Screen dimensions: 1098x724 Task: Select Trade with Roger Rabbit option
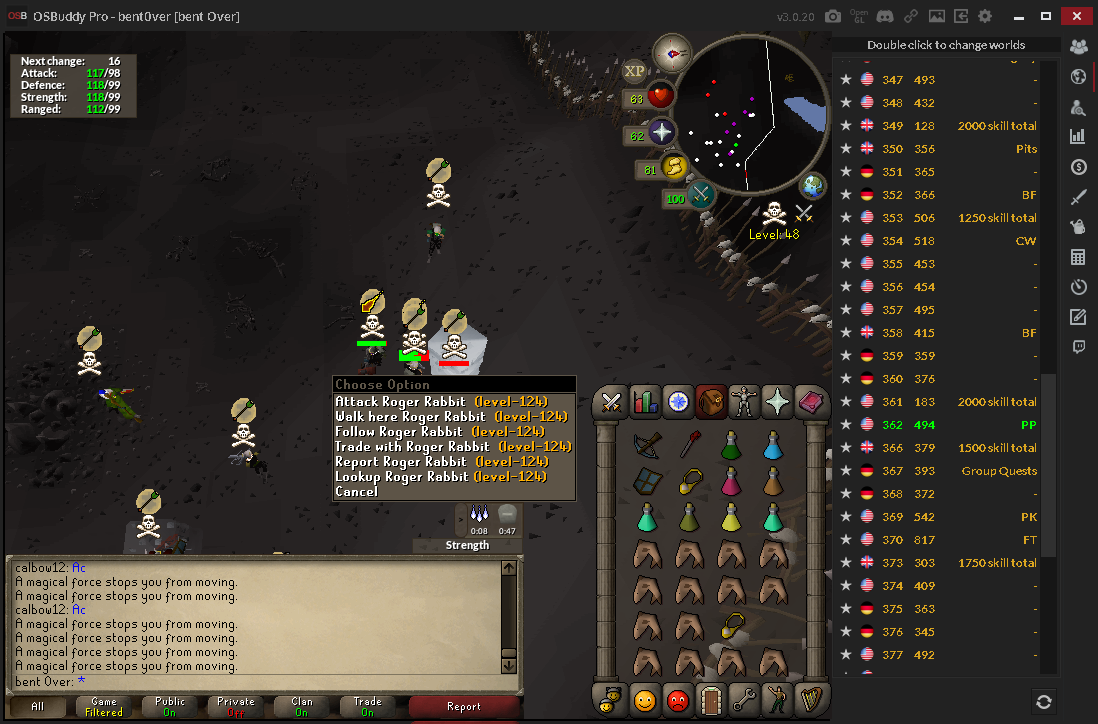pos(453,447)
